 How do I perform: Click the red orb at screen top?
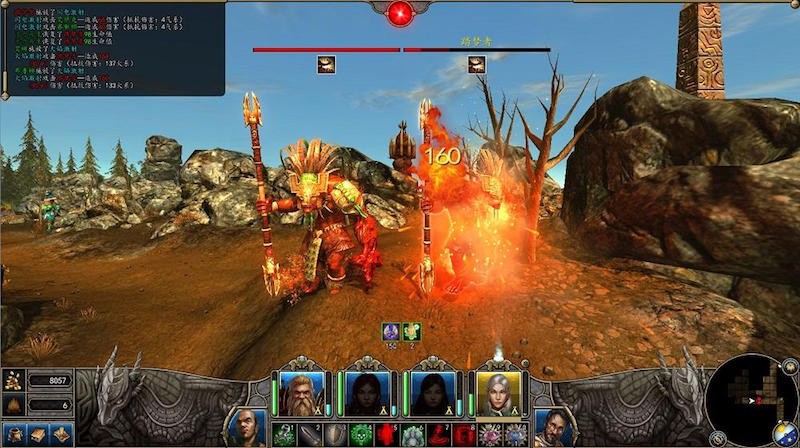click(400, 13)
